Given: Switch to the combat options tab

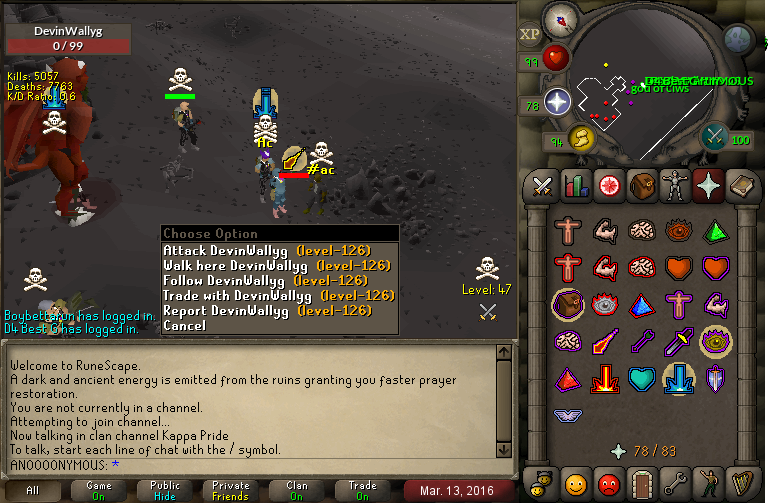Looking at the screenshot, I should point(543,186).
